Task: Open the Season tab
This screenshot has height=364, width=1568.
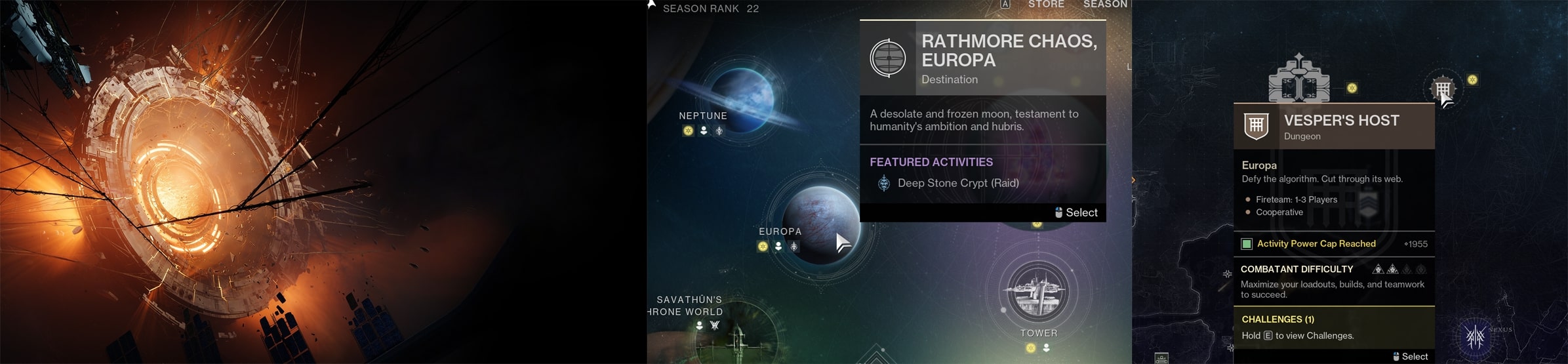Action: 1105,5
